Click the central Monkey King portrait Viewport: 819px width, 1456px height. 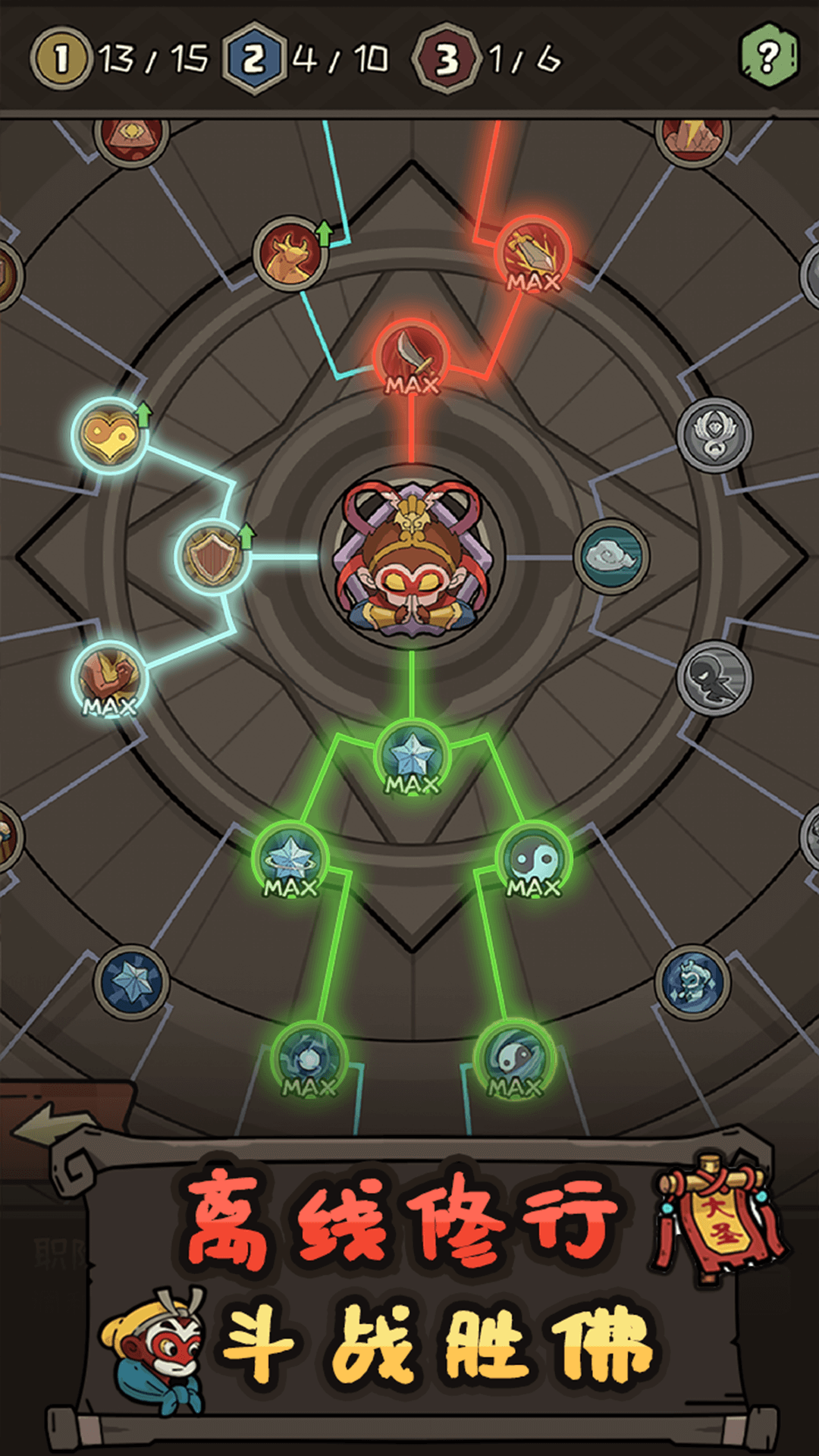(412, 557)
